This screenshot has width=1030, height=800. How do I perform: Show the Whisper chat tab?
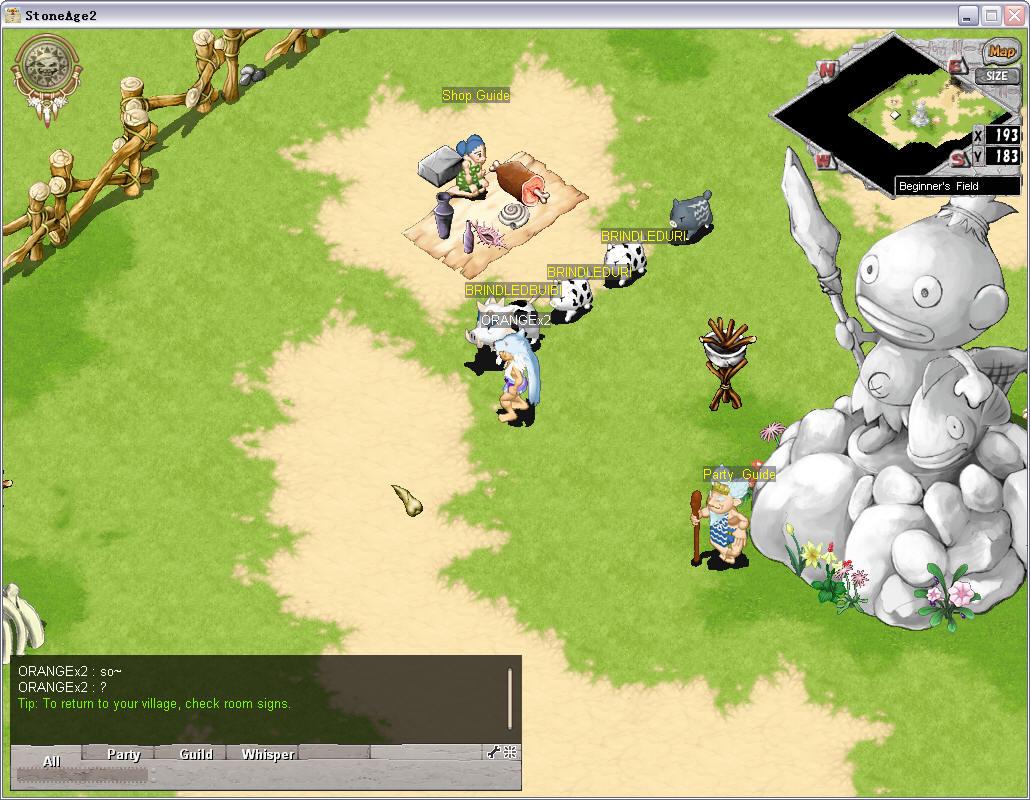268,754
